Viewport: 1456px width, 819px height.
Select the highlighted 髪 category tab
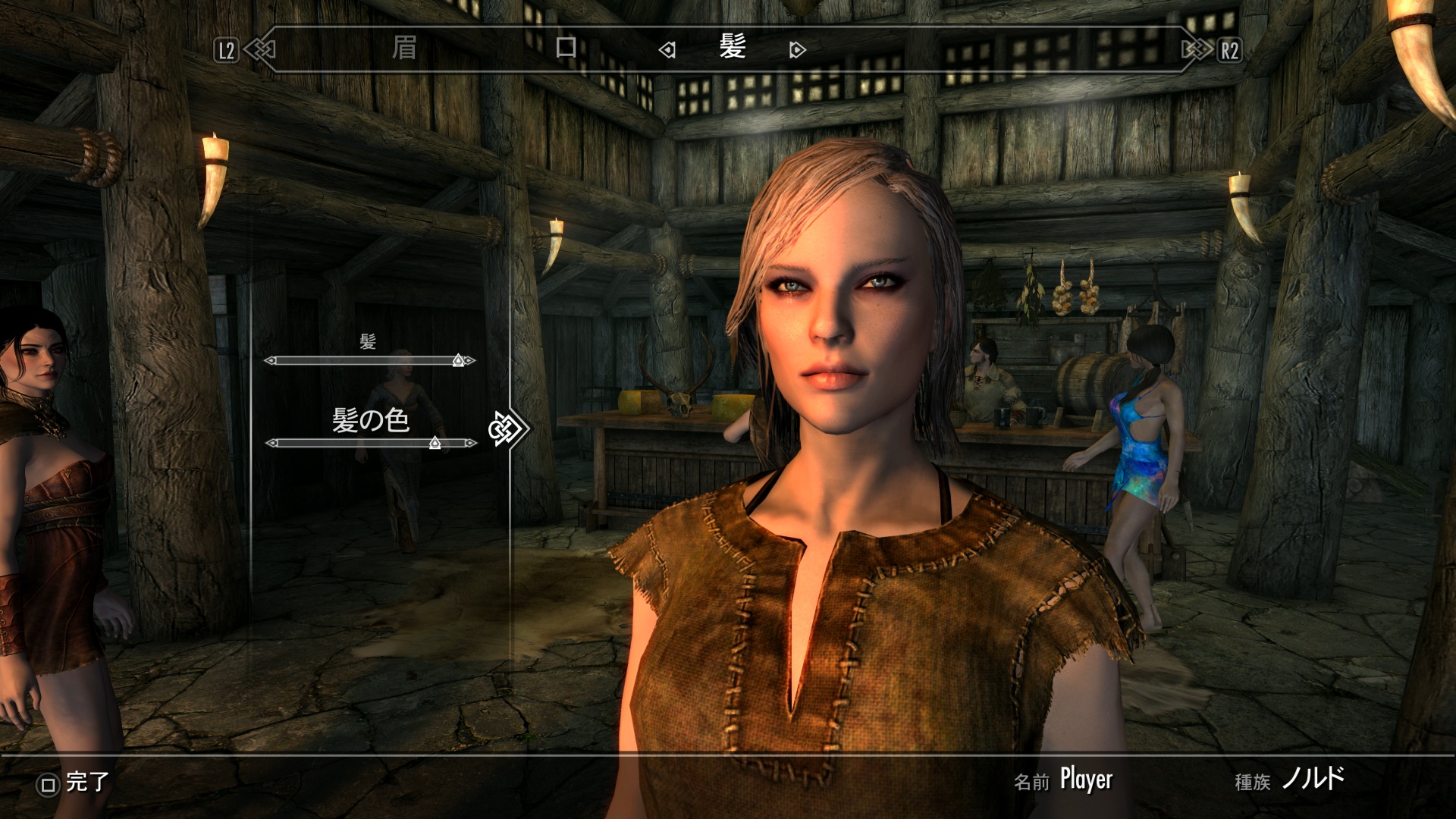(x=733, y=49)
